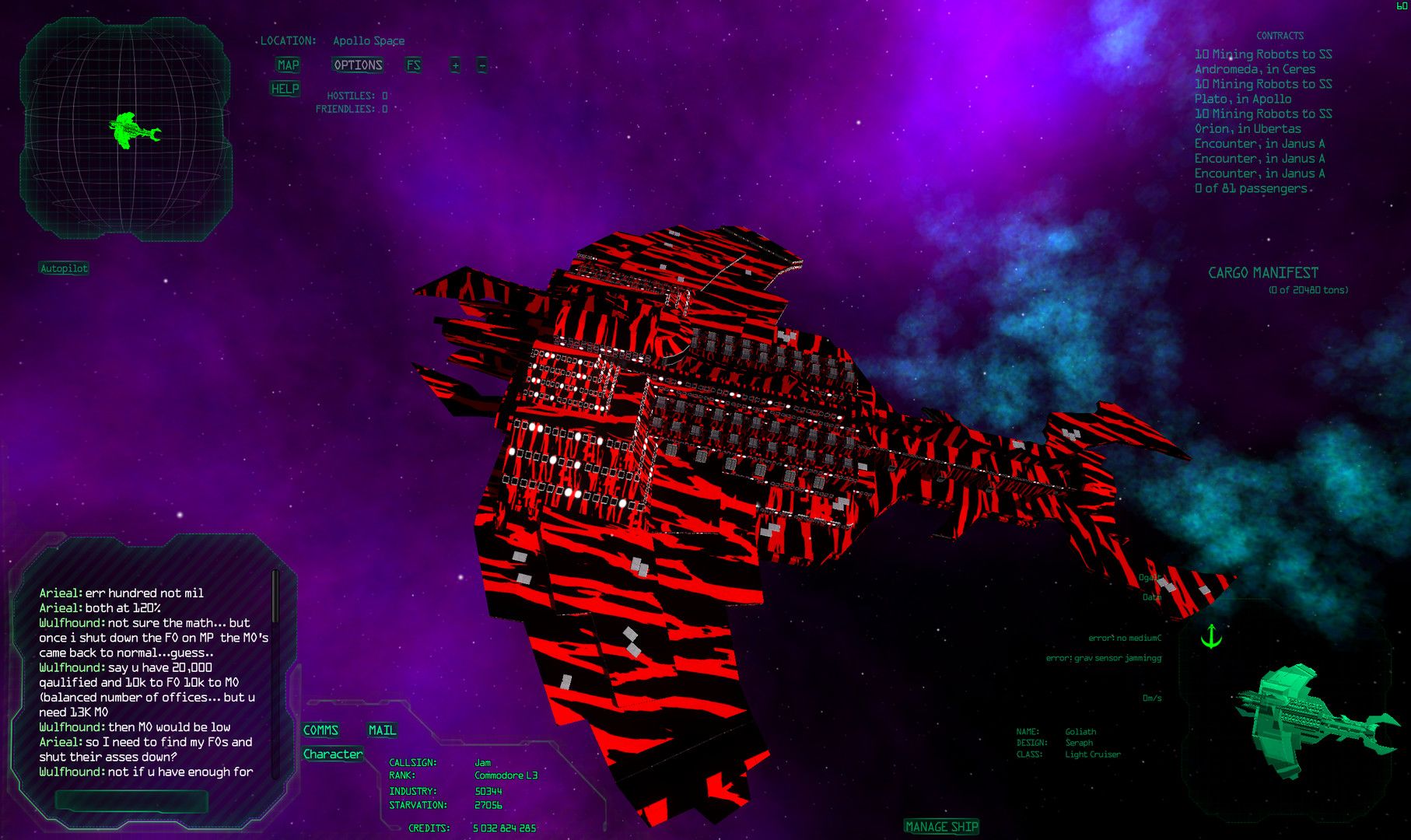1411x840 pixels.
Task: Click the plus zoom button
Action: coord(455,65)
